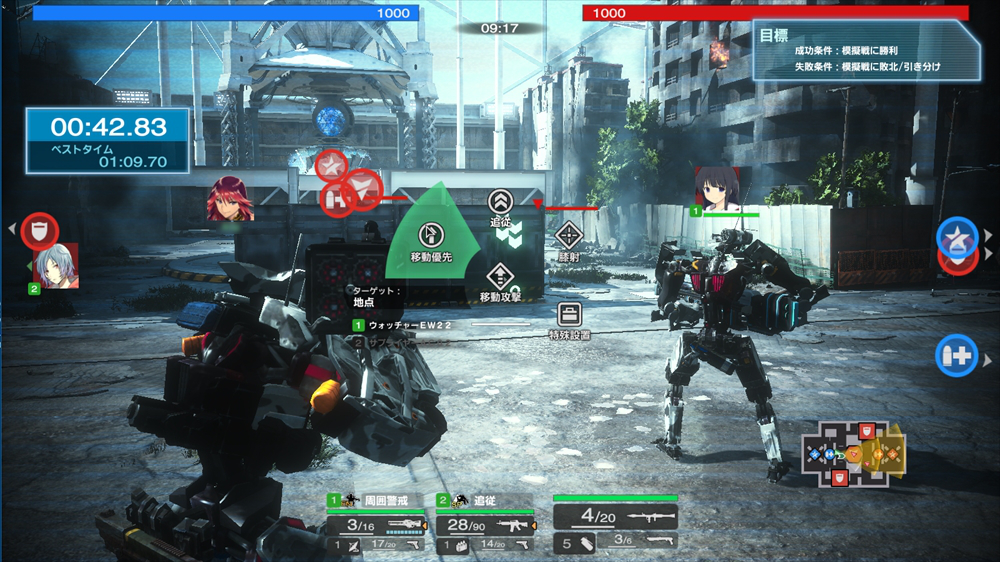Choose the 移動攻撃 move-attack command
The width and height of the screenshot is (1000, 562).
click(499, 280)
